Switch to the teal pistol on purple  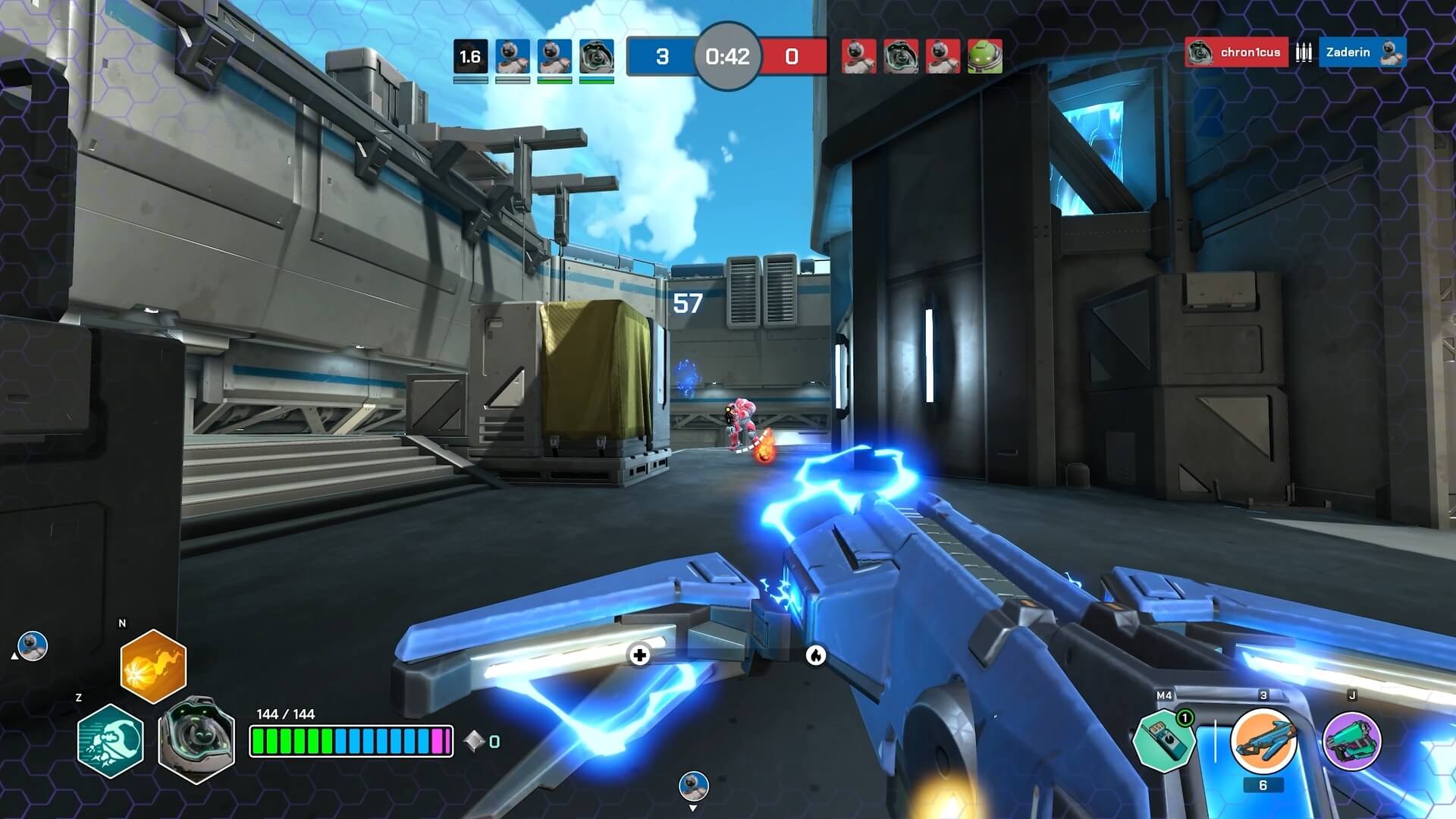[1352, 741]
